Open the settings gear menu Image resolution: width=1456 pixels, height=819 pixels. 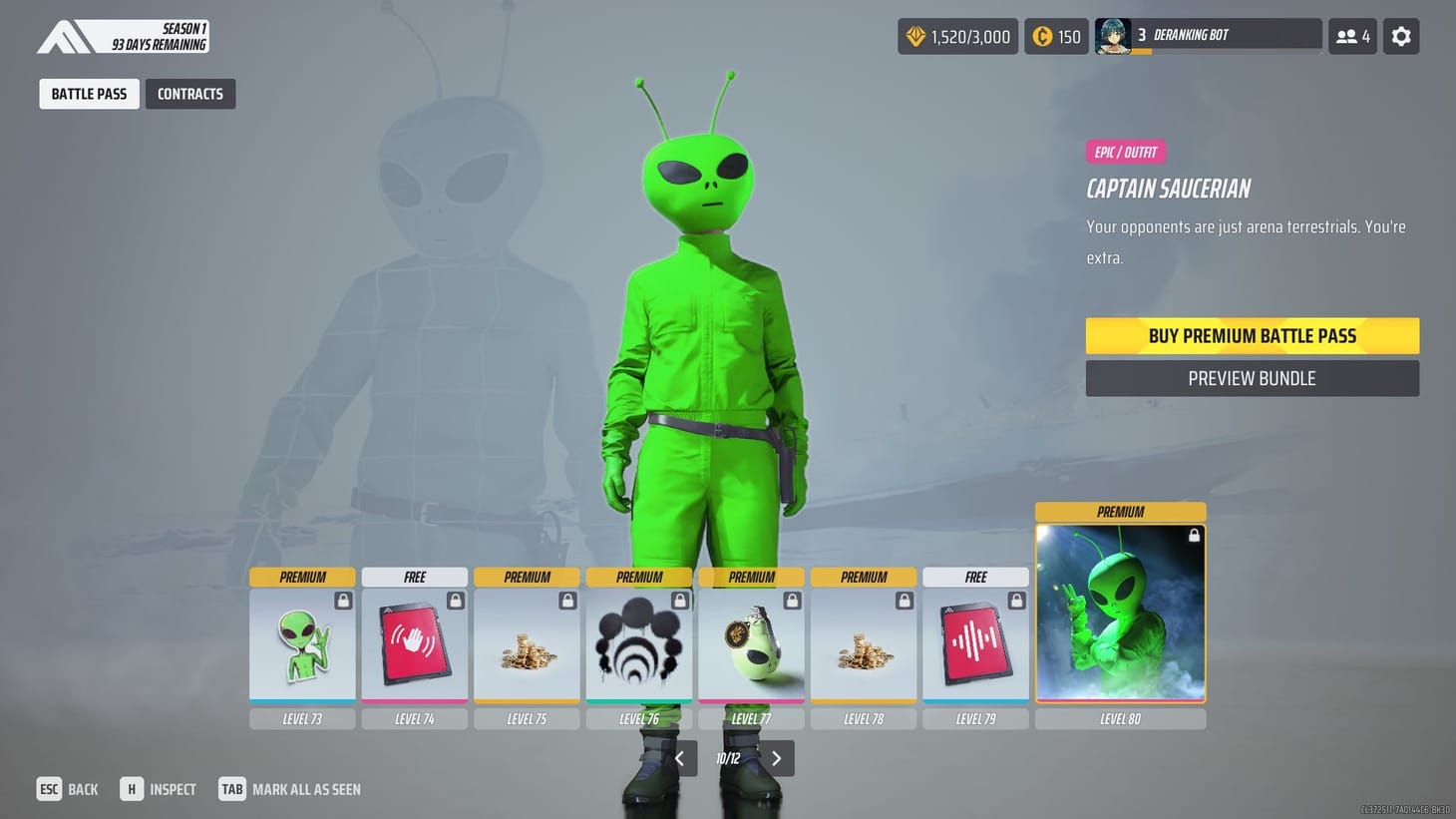(1401, 36)
